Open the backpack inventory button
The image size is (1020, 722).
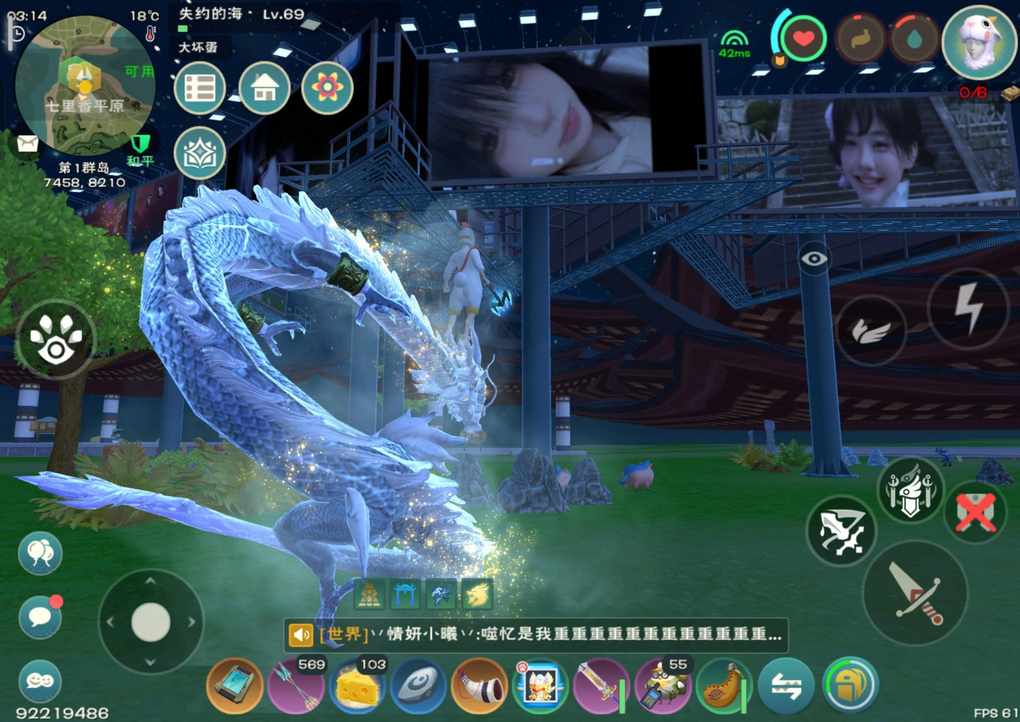click(x=850, y=686)
